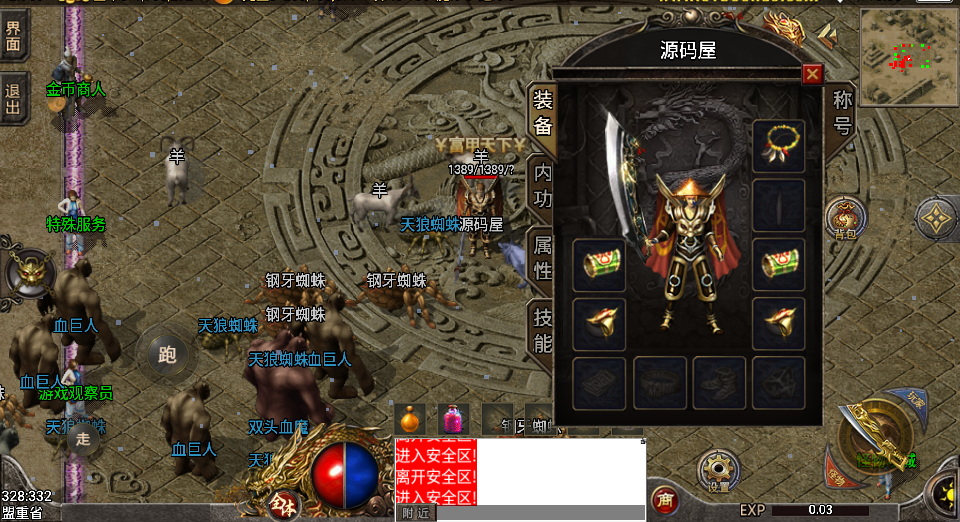Toggle the 走 walk button
Viewport: 960px width, 522px height.
coord(83,438)
